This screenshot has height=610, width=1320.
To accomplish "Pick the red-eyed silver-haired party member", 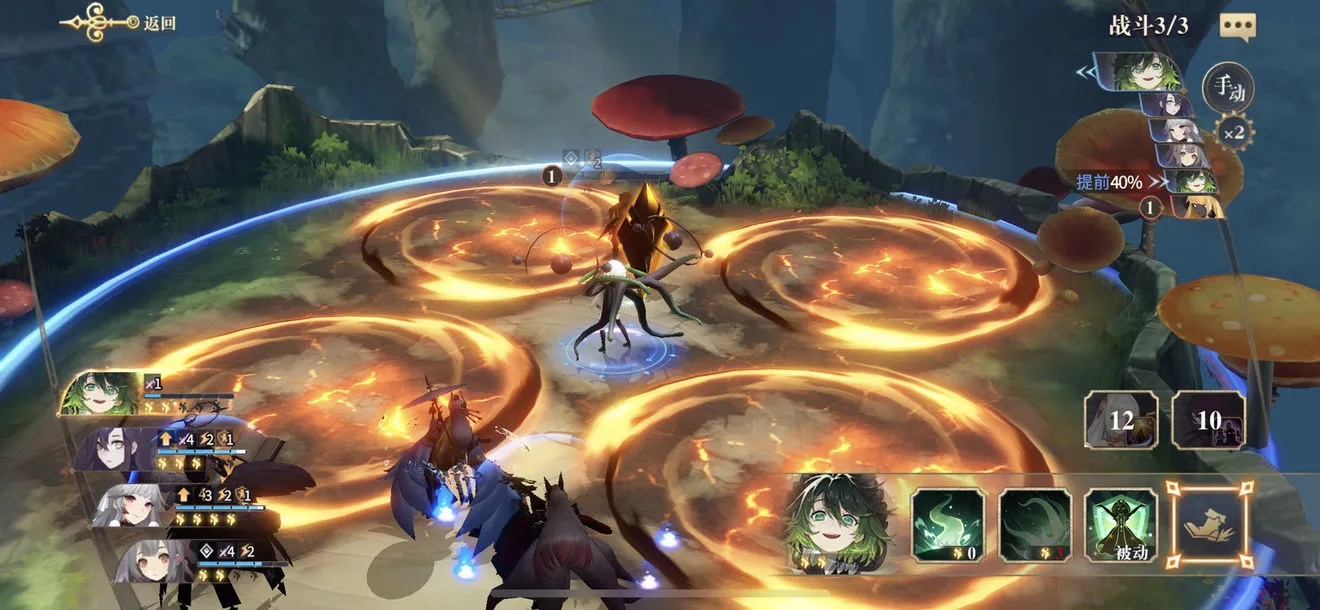I will click(131, 505).
